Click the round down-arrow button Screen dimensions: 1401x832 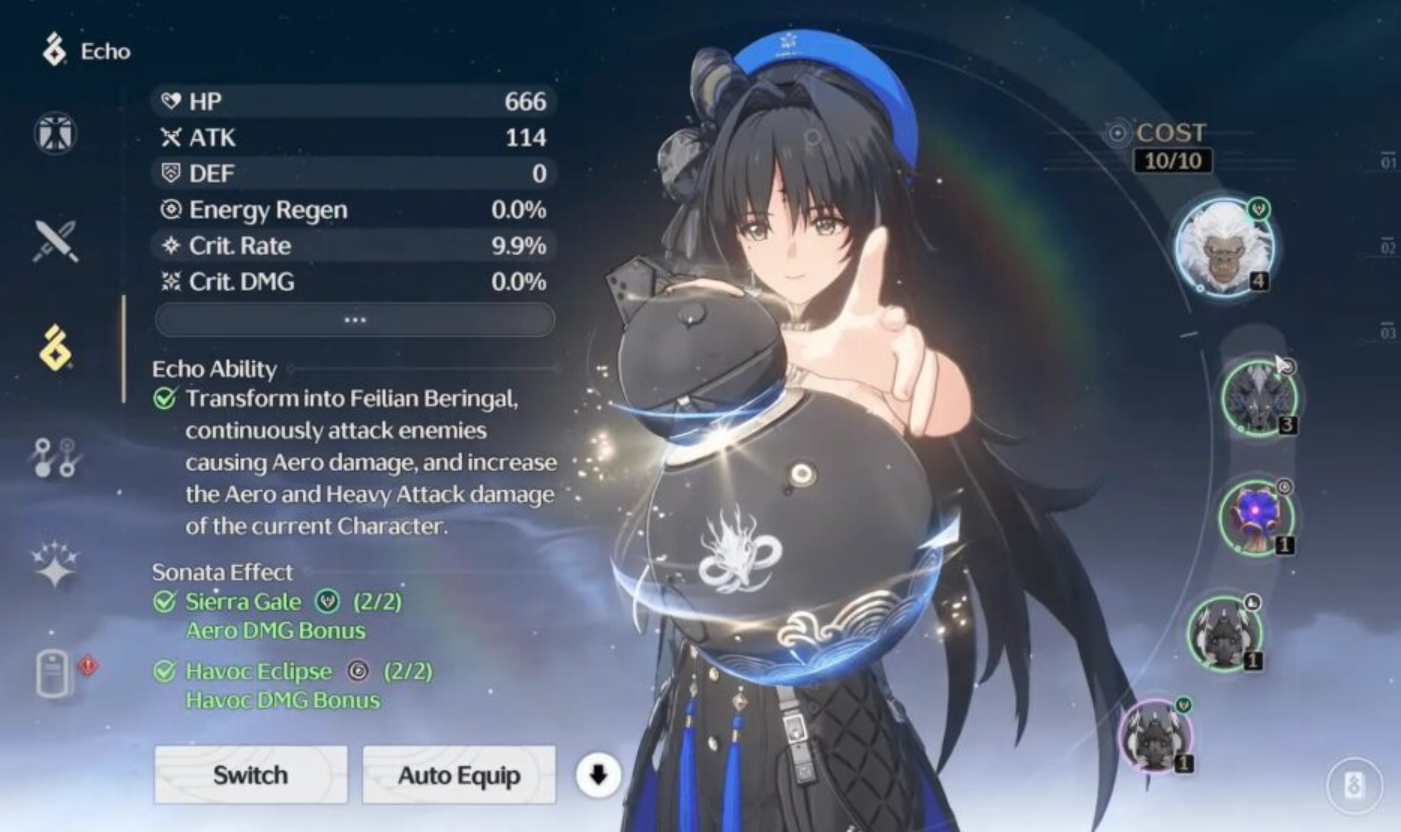coord(598,775)
